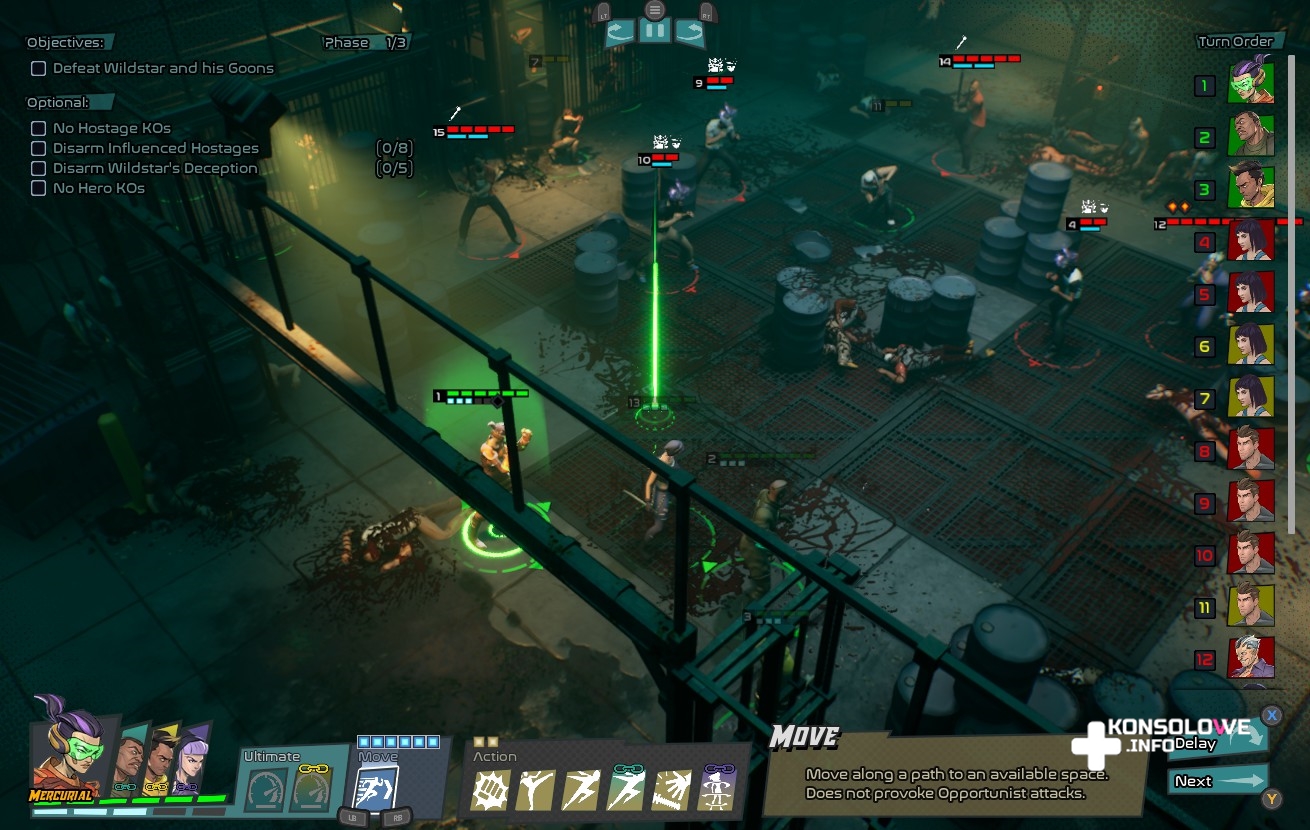1310x830 pixels.
Task: Select the Move card ability
Action: [377, 785]
